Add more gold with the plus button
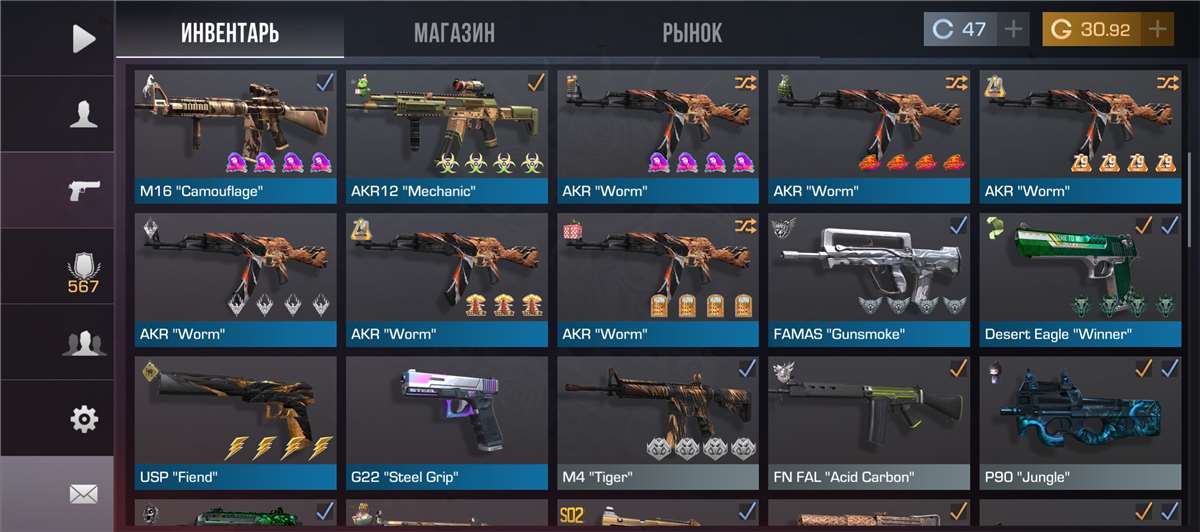 pyautogui.click(x=1158, y=30)
